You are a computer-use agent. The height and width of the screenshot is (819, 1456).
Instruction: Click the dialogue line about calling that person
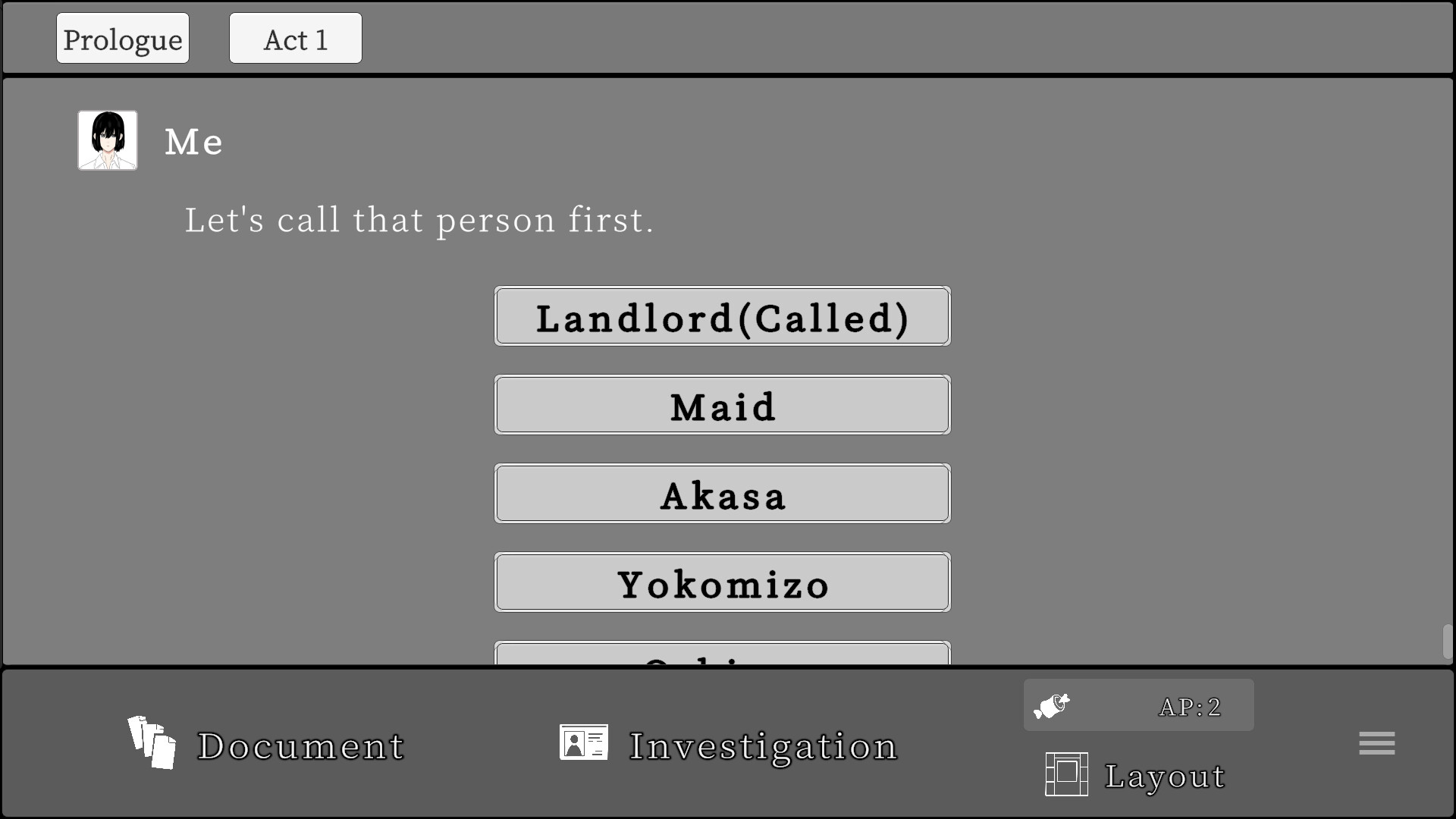click(419, 221)
